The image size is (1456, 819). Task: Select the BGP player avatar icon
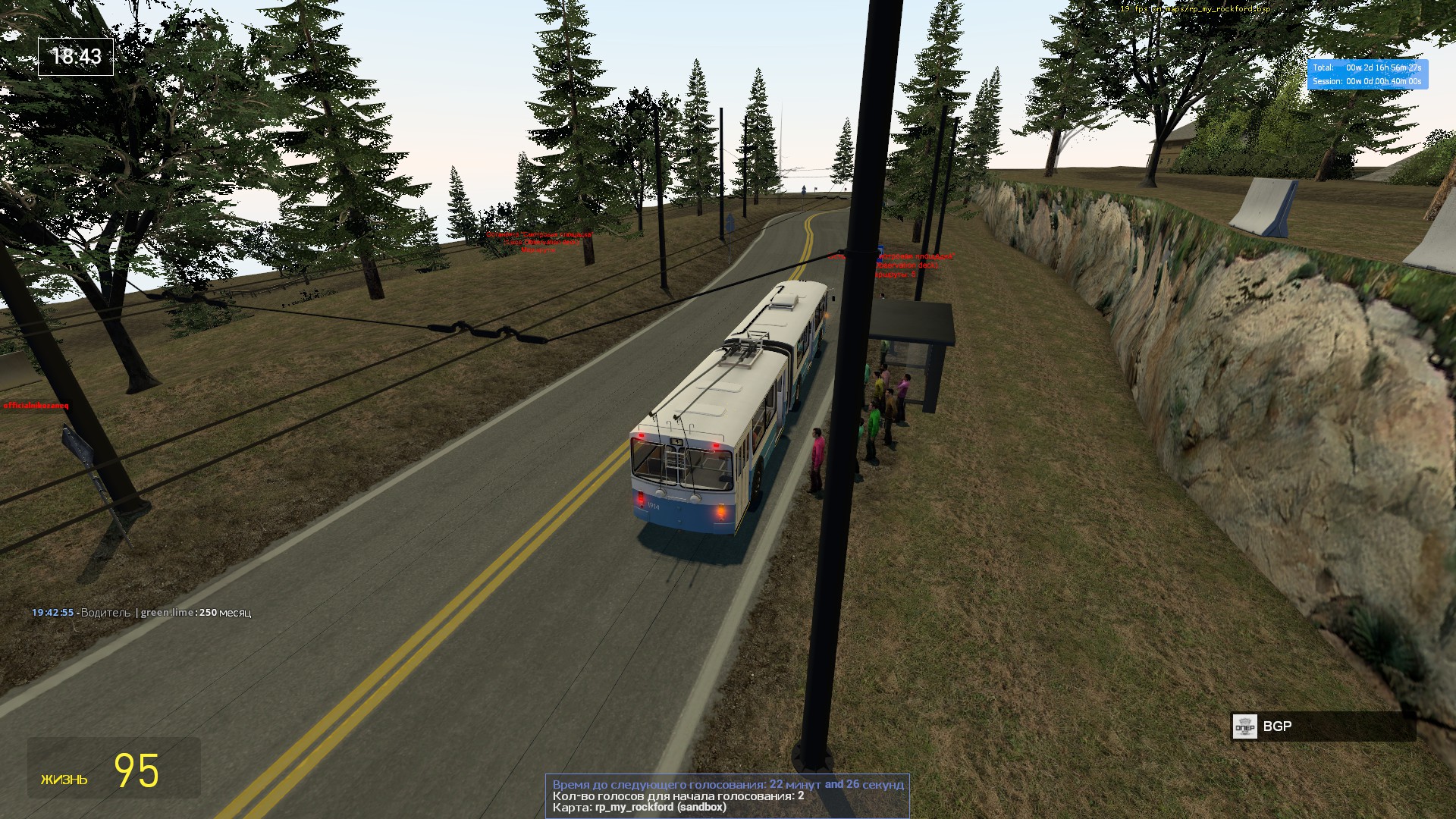pyautogui.click(x=1244, y=726)
